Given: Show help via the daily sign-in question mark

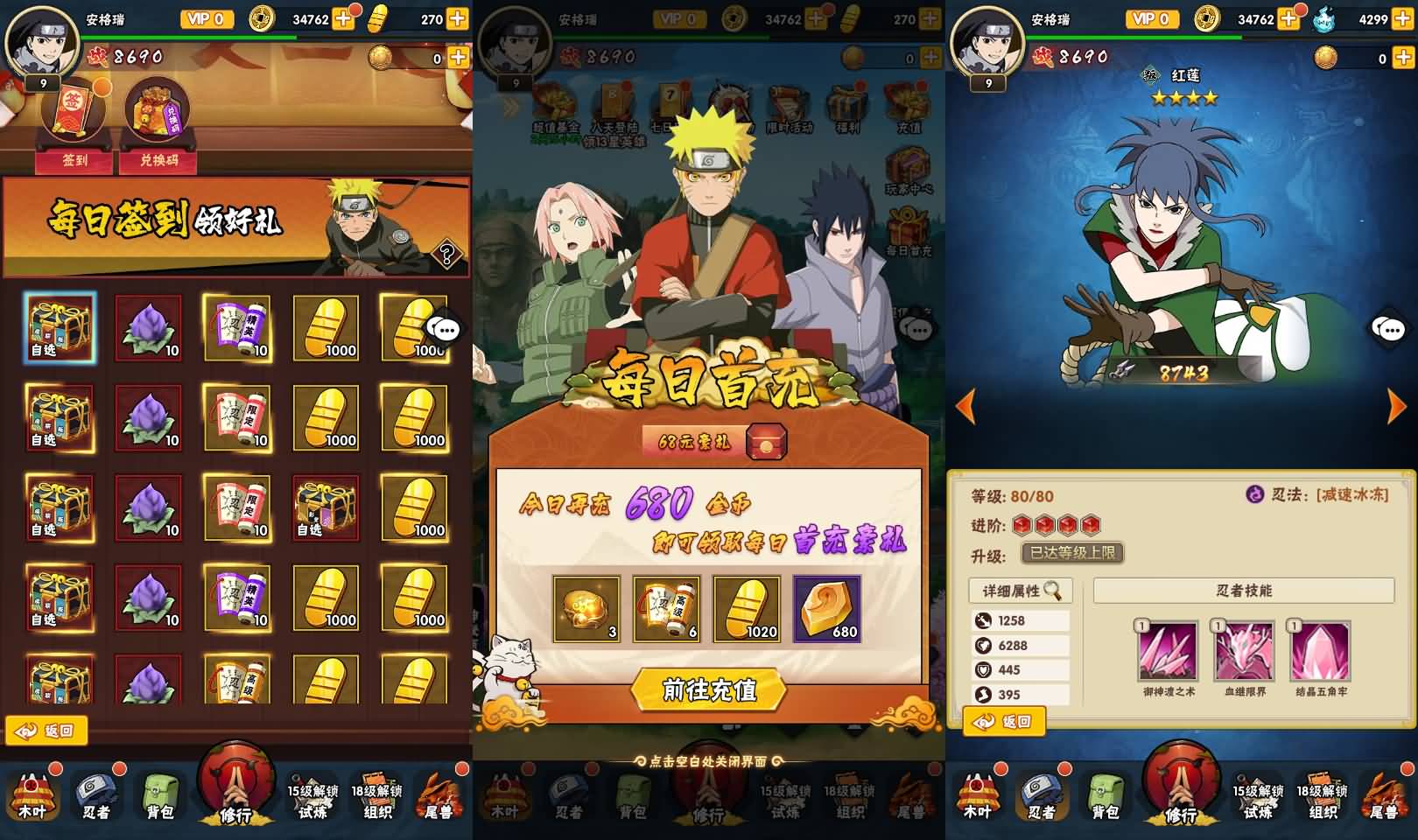Looking at the screenshot, I should point(446,255).
